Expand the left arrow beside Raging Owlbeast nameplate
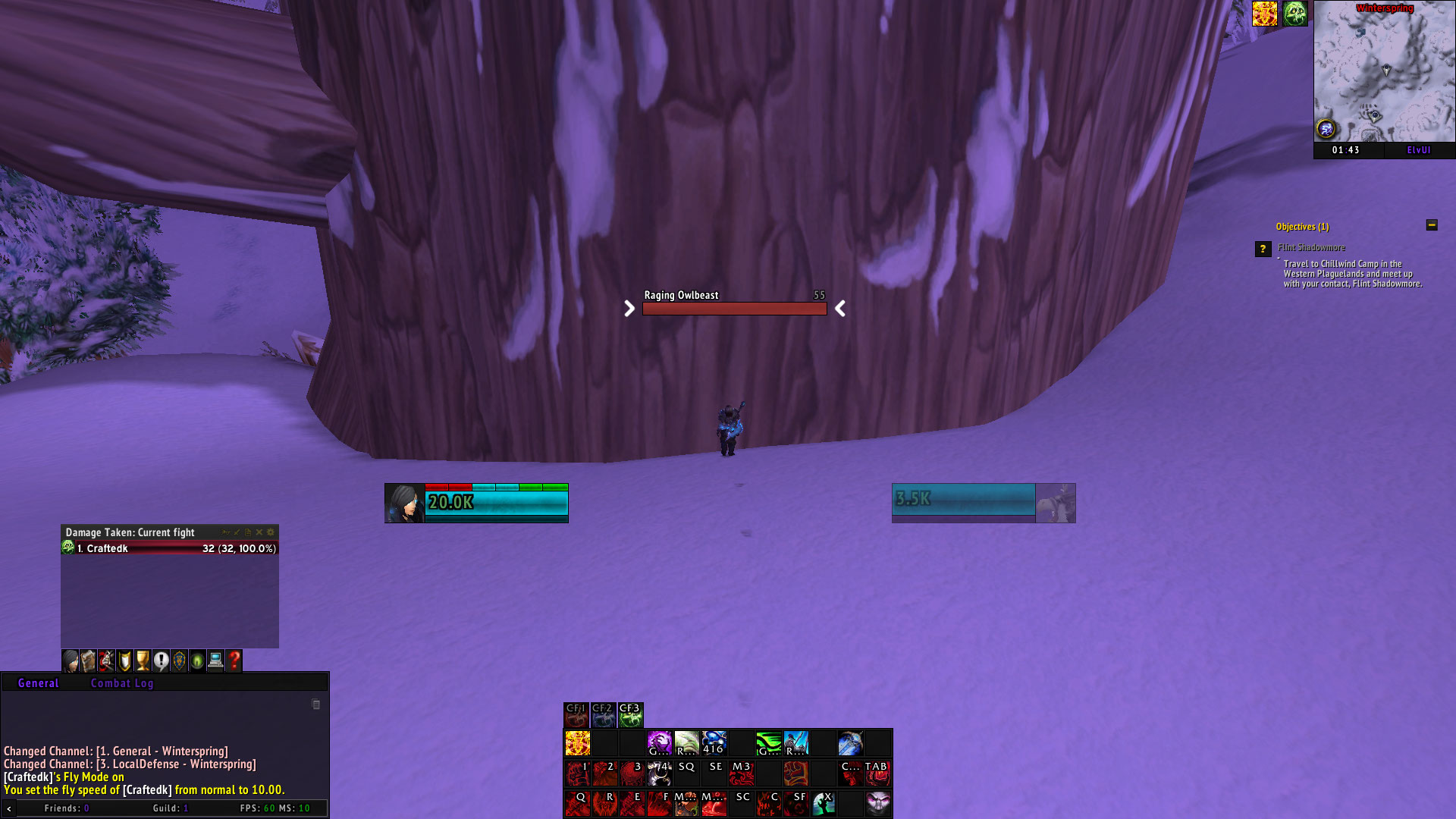 click(x=628, y=309)
